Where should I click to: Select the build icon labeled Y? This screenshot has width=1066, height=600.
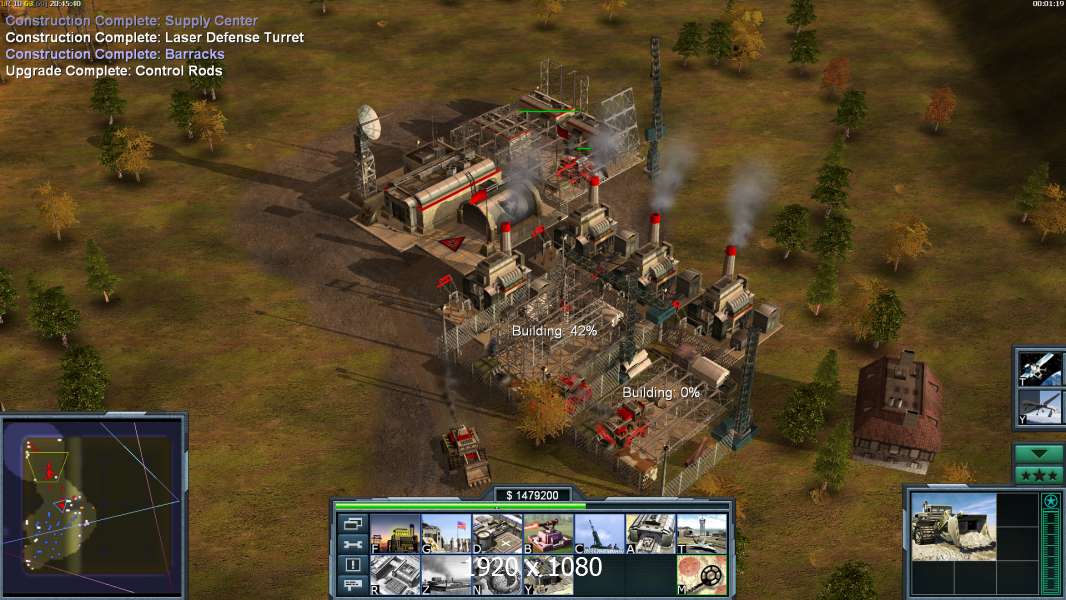(548, 575)
